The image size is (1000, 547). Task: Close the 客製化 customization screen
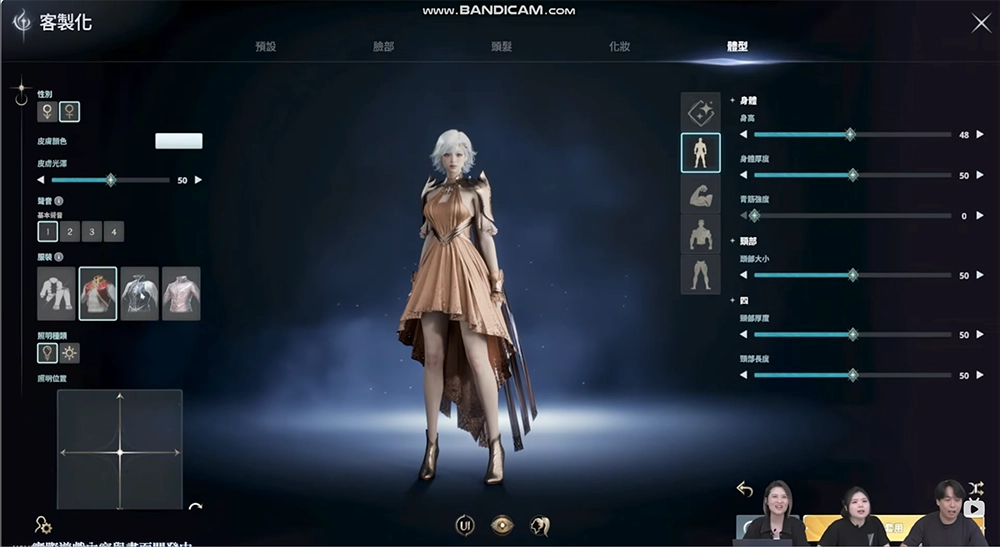pyautogui.click(x=981, y=23)
